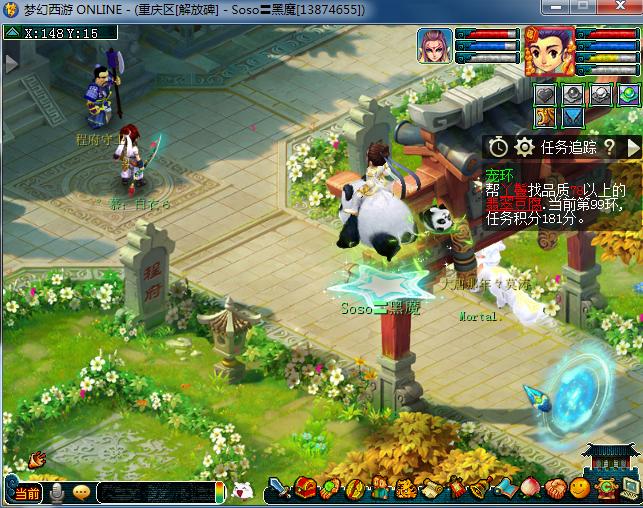The width and height of the screenshot is (643, 508).
Task: Collapse the quest tracker with the arrow
Action: coord(633,147)
